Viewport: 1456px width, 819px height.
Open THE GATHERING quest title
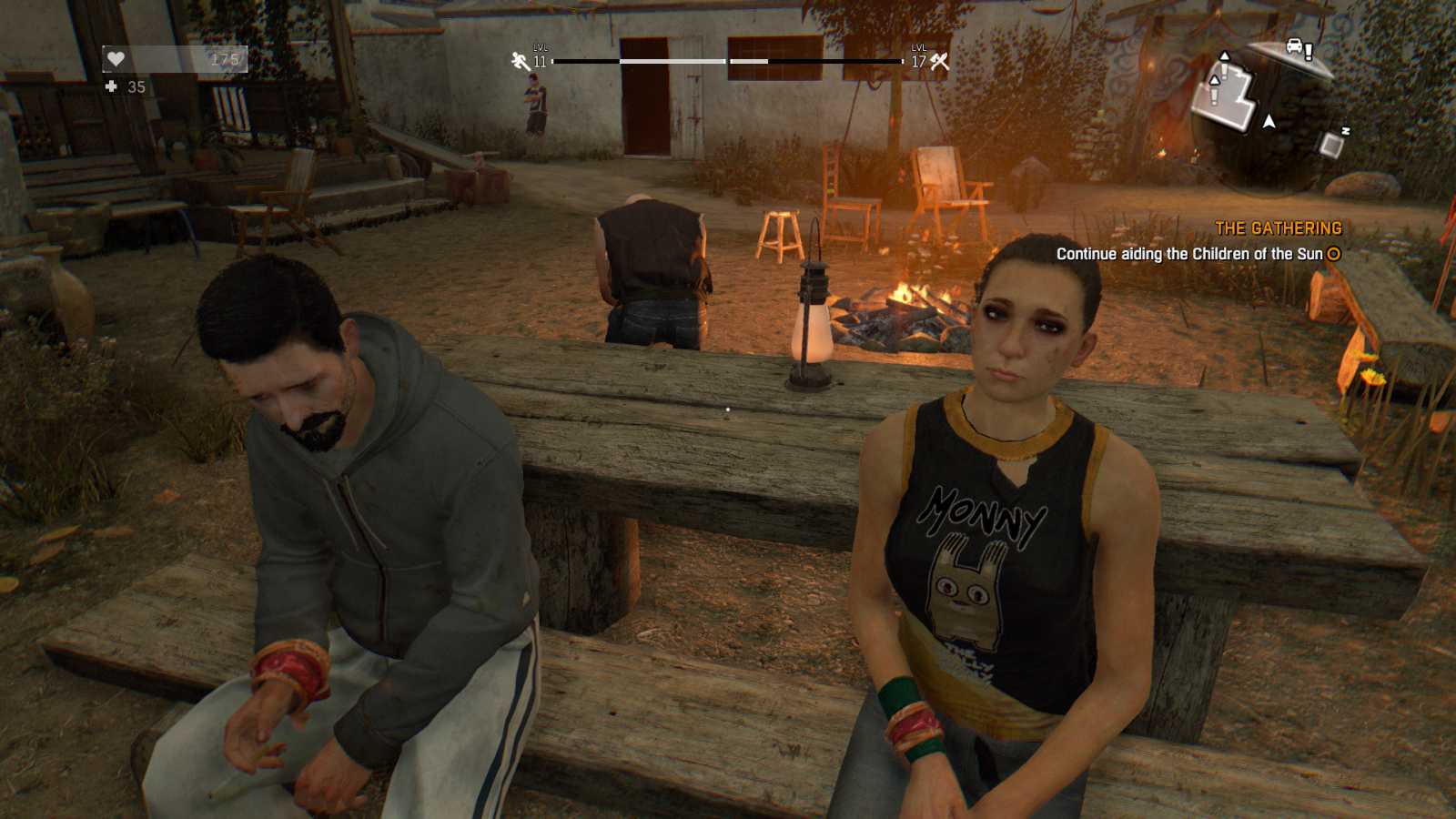(1279, 228)
